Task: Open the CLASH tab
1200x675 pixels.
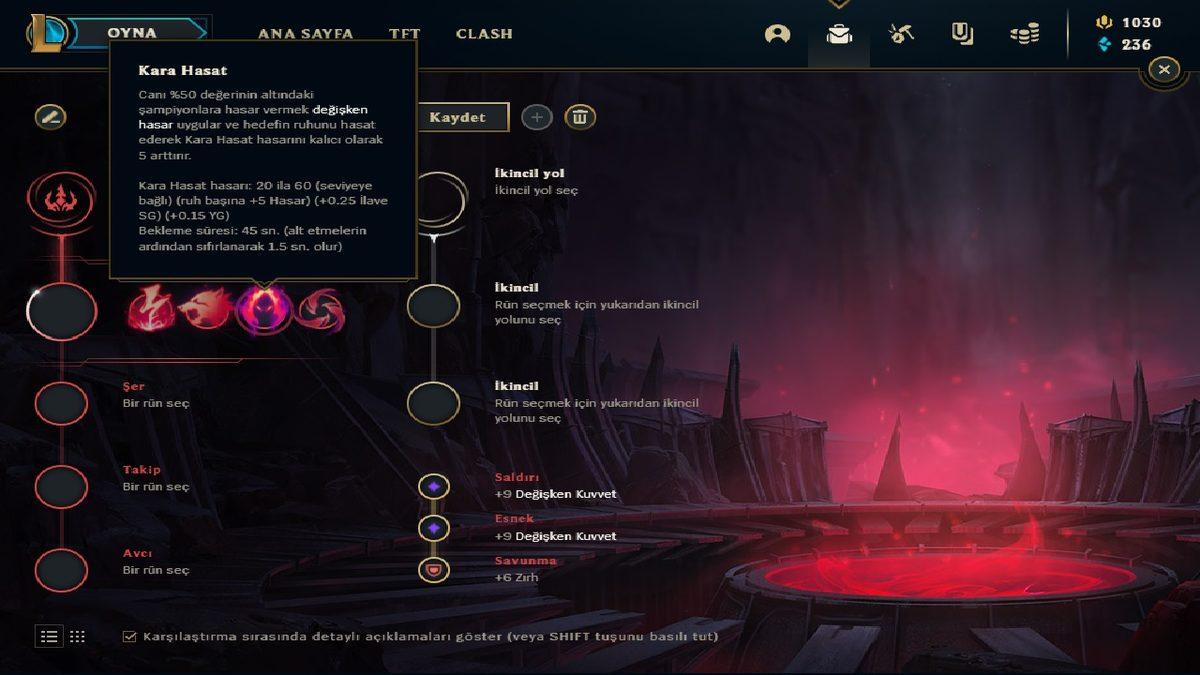Action: 484,33
